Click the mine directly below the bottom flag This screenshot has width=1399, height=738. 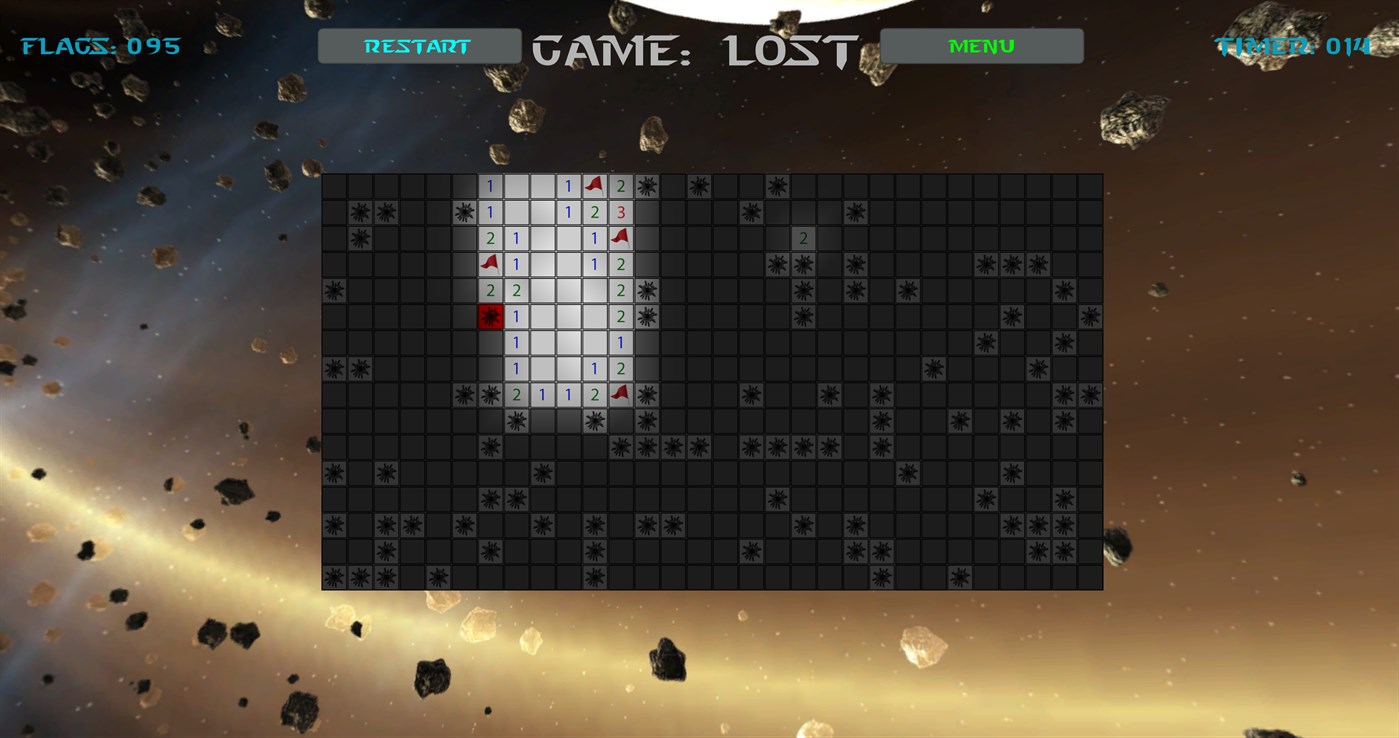(x=647, y=421)
